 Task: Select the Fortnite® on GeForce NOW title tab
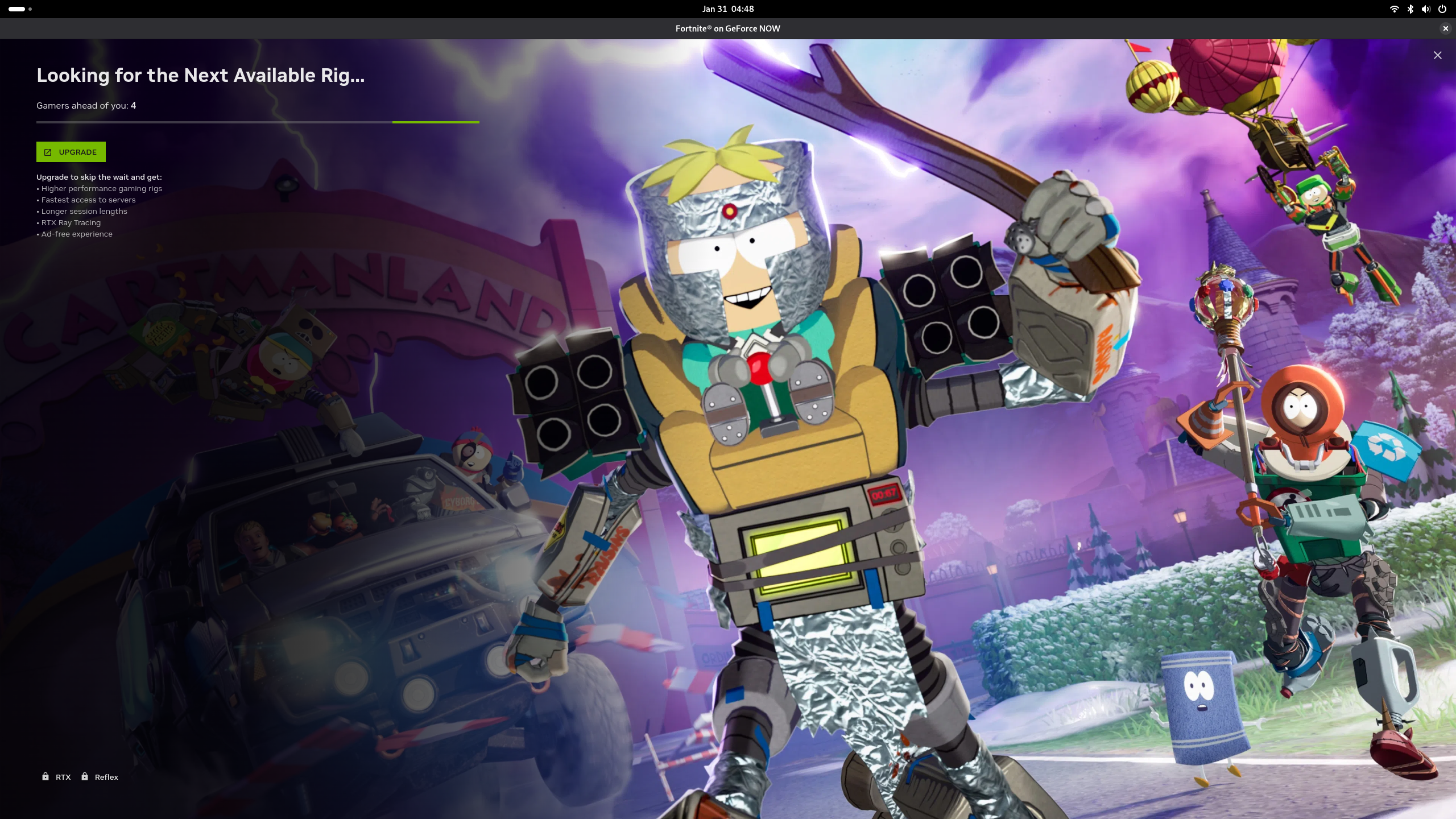point(727,28)
